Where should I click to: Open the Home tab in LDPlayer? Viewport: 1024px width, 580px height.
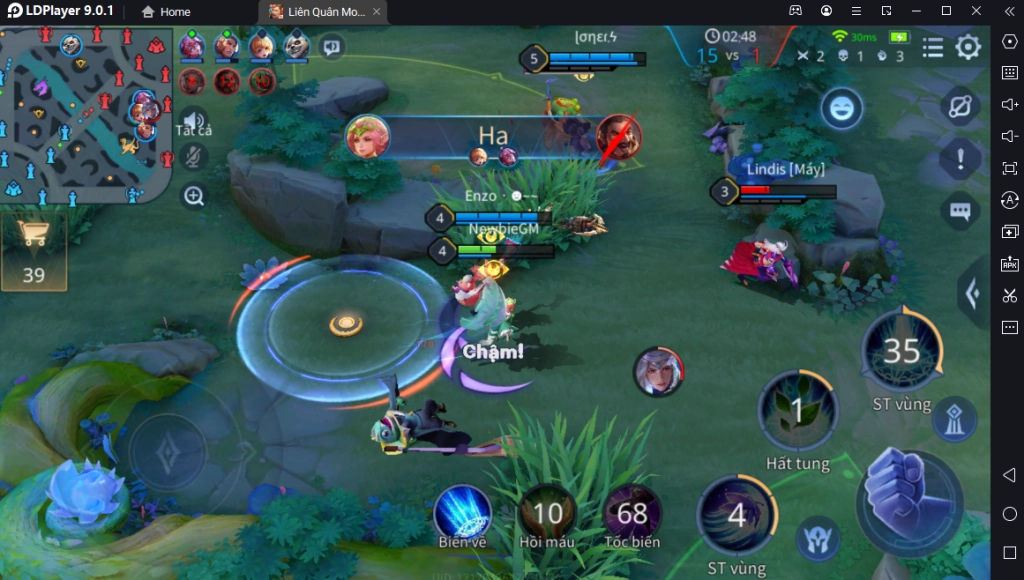[x=166, y=12]
